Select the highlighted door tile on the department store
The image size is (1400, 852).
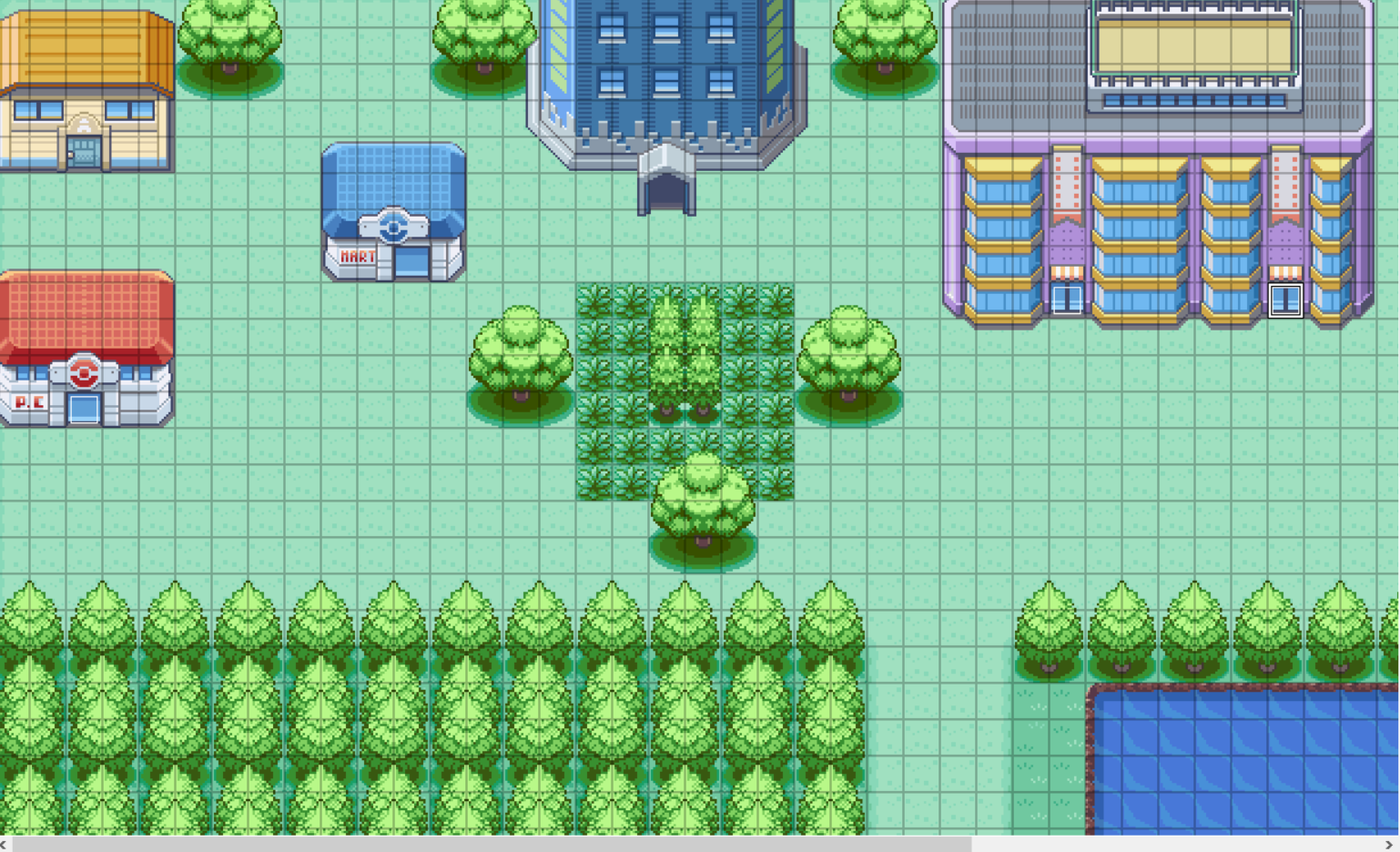click(x=1284, y=298)
